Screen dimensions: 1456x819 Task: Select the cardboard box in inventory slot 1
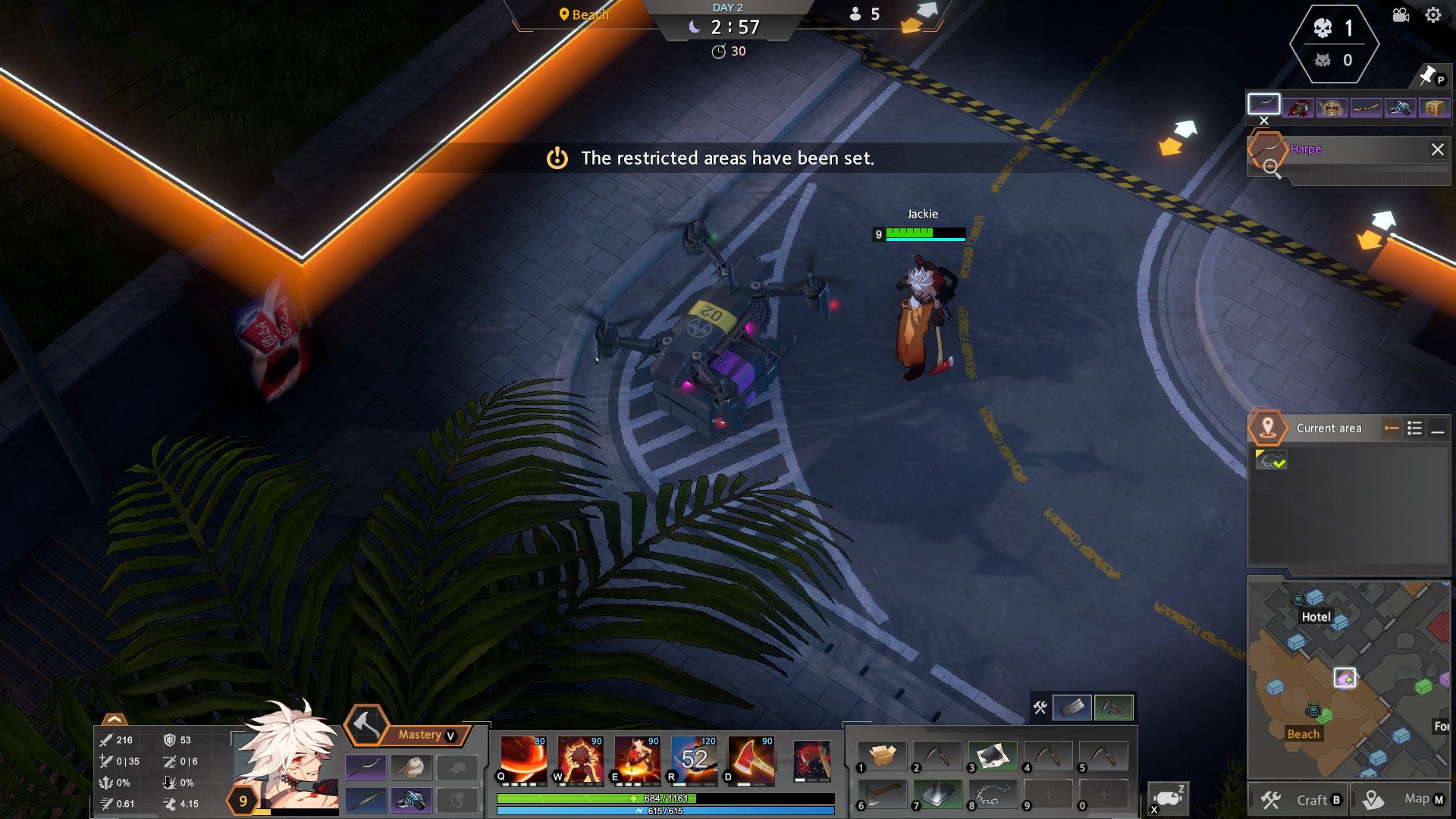click(x=882, y=756)
